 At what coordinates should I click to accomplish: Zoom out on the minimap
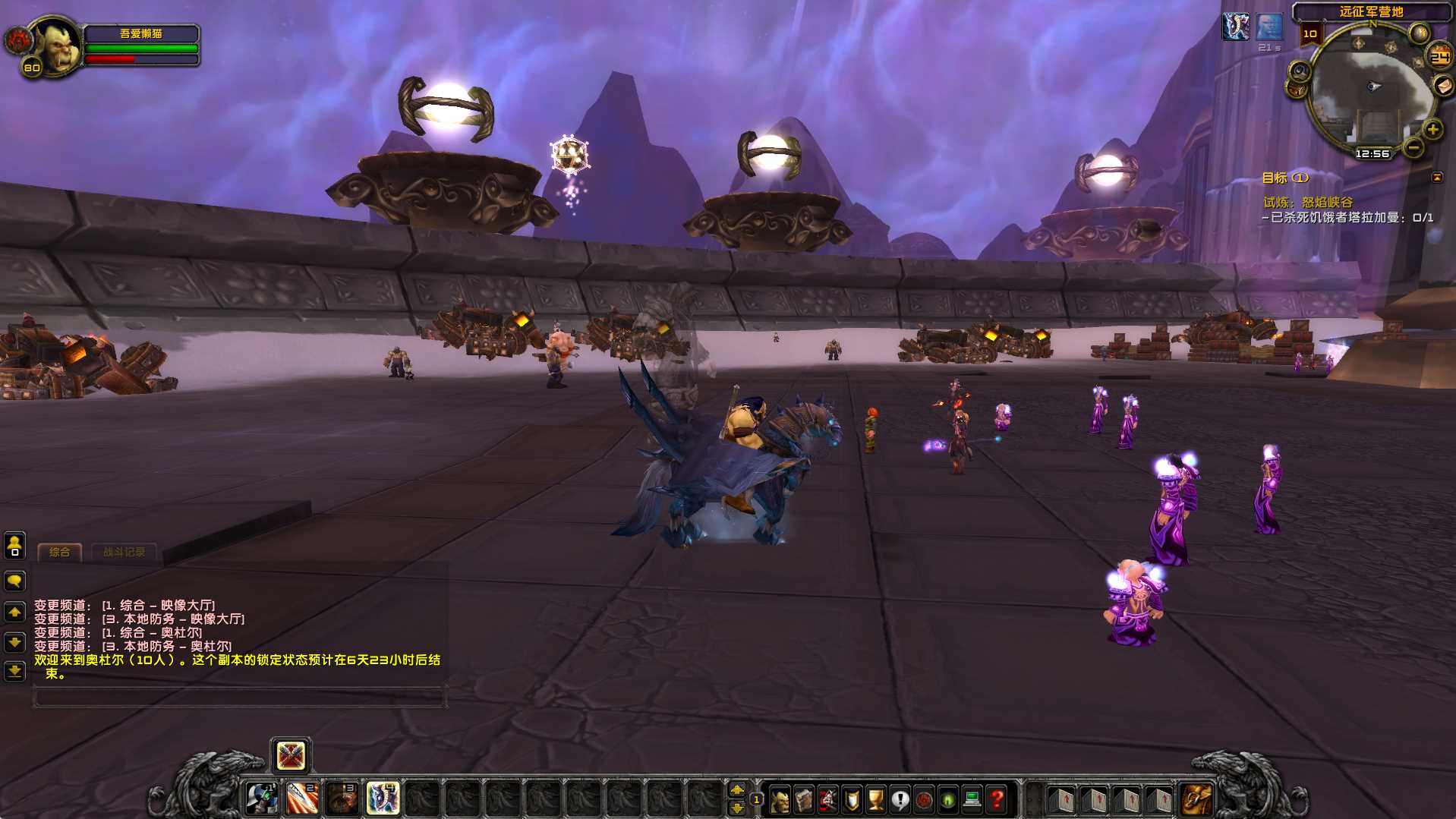point(1413,147)
